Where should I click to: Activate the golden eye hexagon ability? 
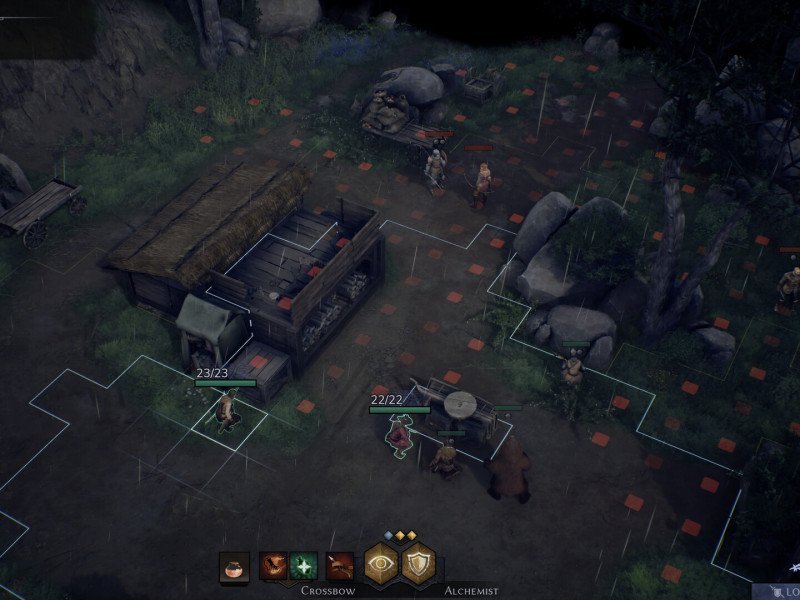click(381, 565)
